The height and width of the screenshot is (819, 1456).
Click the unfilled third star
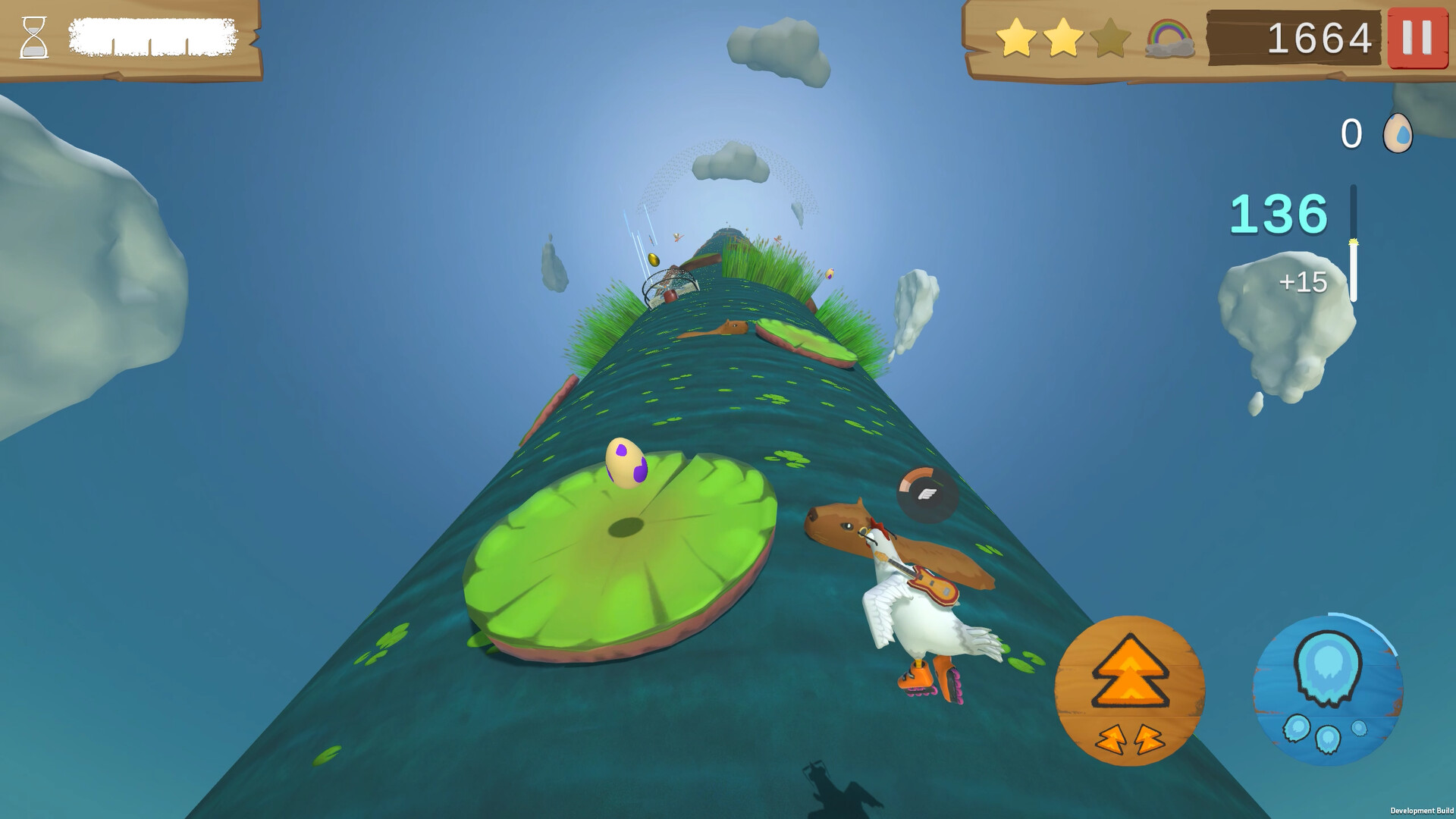(1112, 36)
